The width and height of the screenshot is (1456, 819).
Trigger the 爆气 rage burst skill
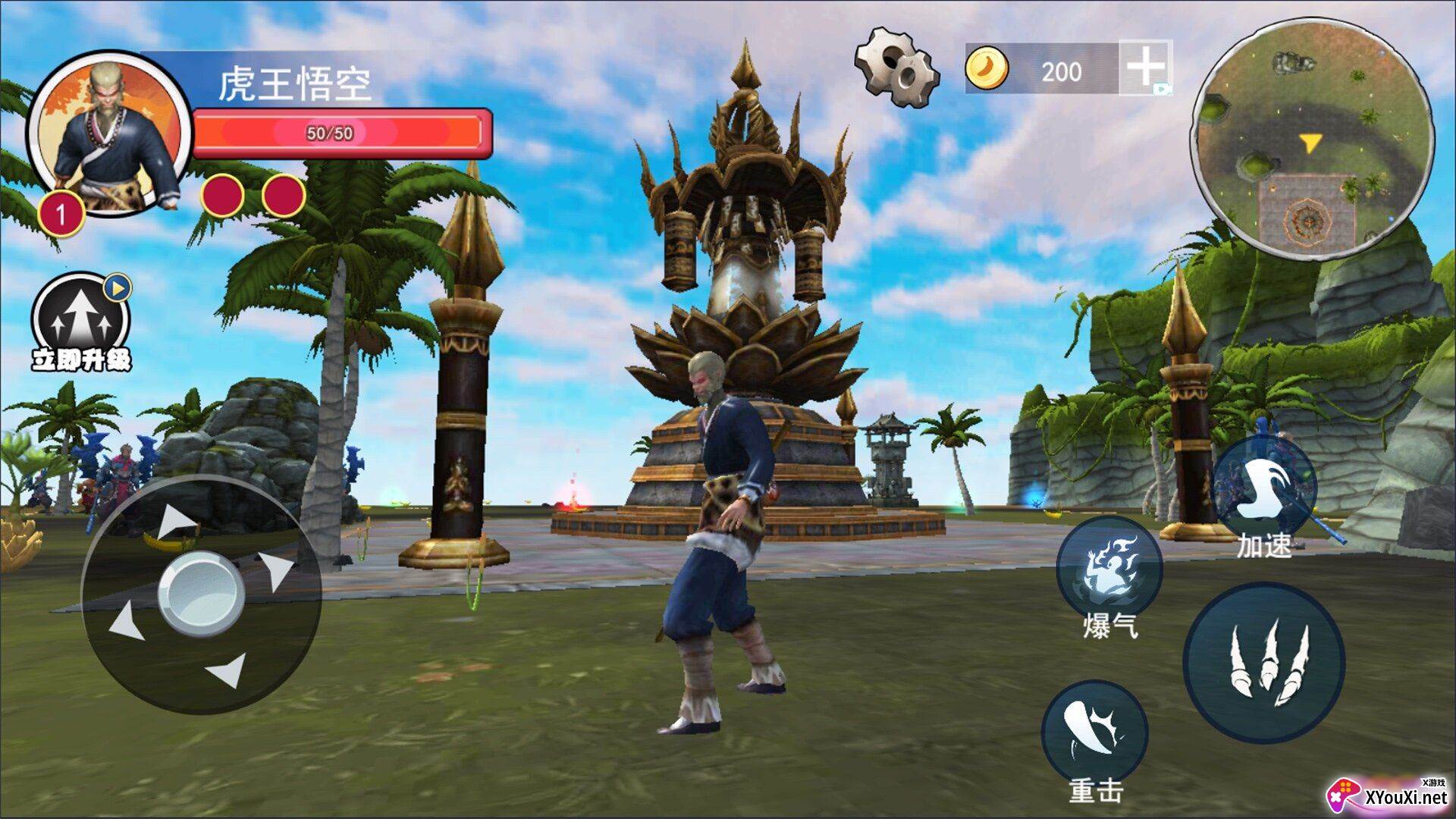click(1109, 569)
